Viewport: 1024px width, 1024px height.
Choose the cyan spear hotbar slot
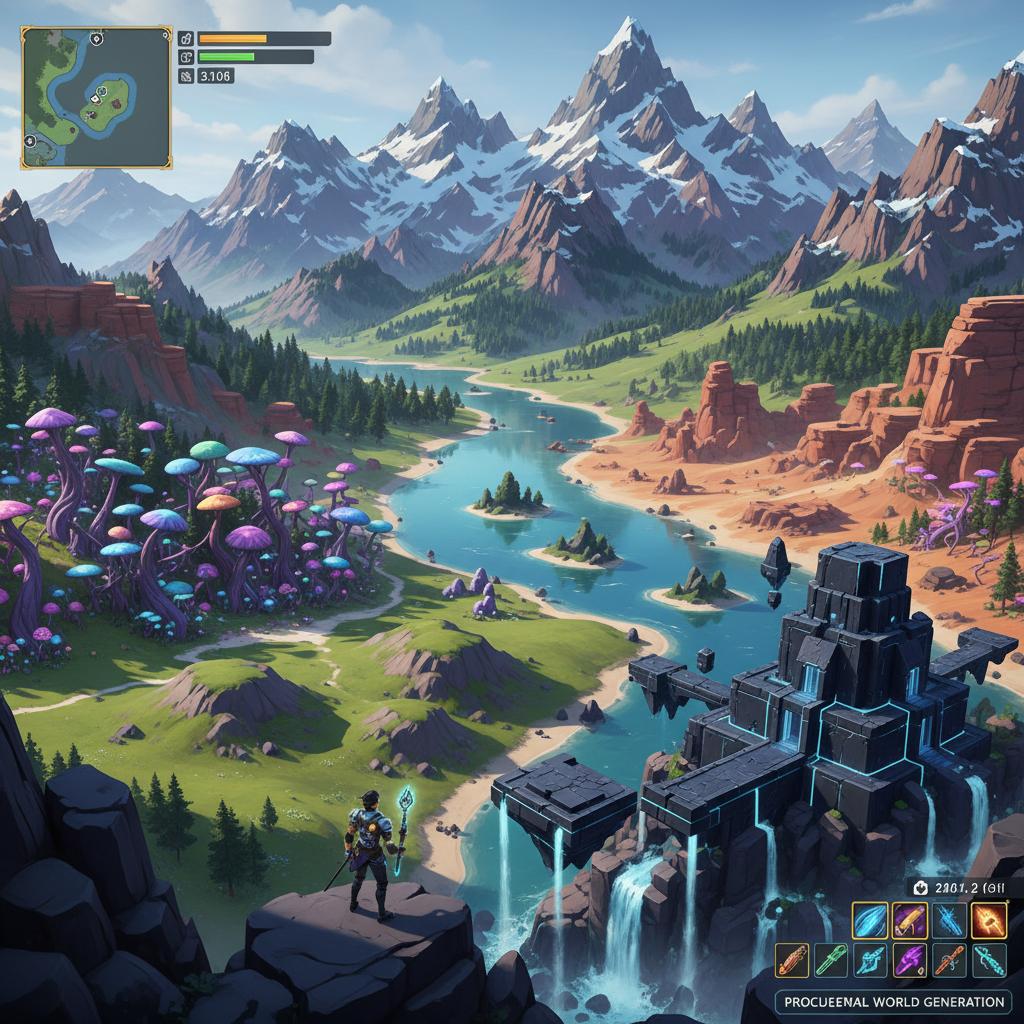tap(870, 960)
